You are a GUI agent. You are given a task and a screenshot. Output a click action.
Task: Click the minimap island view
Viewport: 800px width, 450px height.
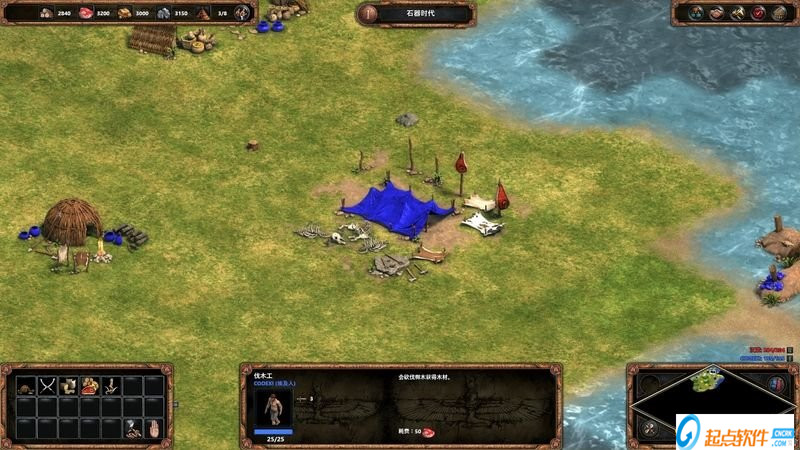(x=708, y=380)
